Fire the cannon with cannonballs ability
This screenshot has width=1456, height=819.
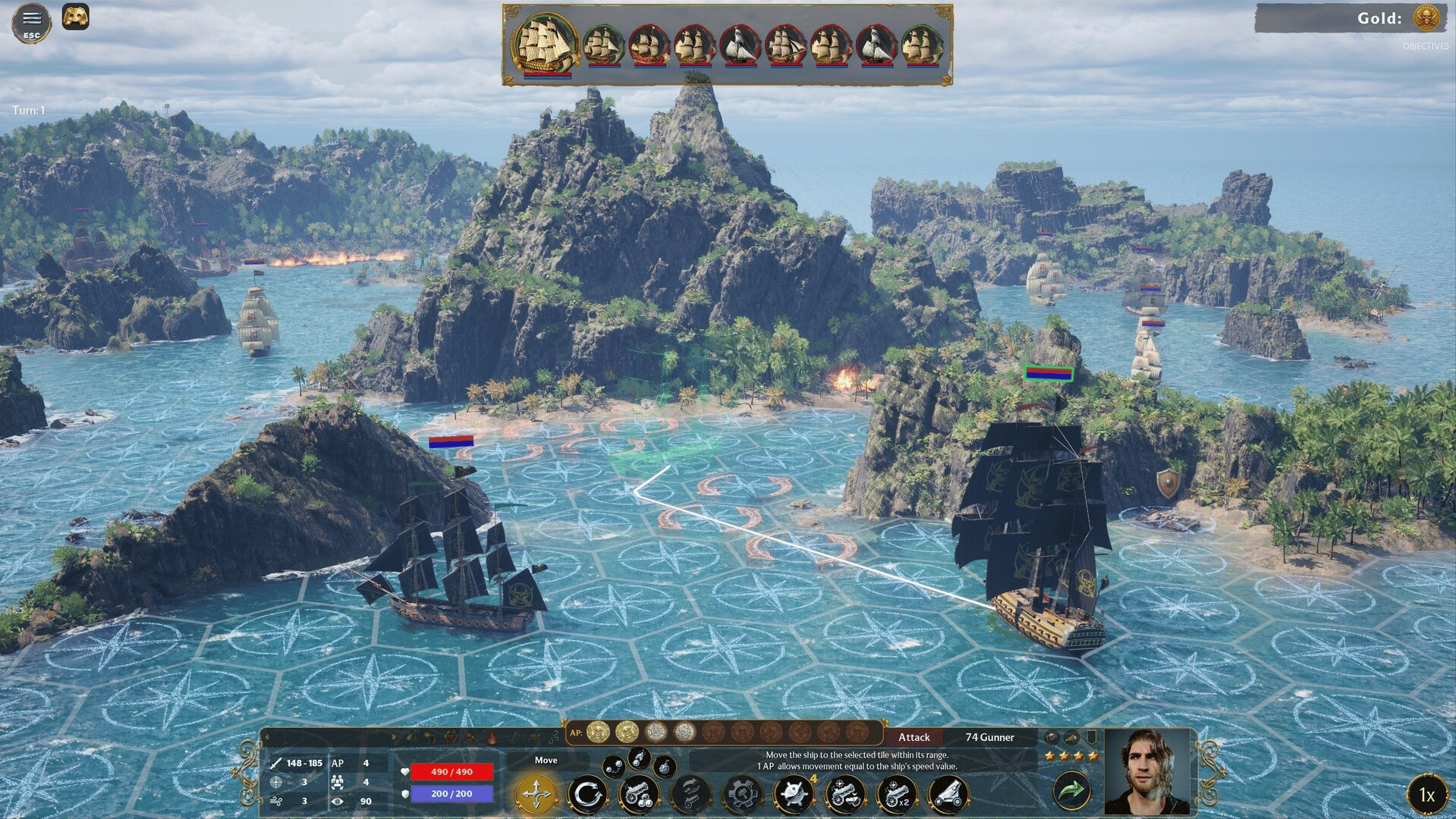(x=639, y=794)
